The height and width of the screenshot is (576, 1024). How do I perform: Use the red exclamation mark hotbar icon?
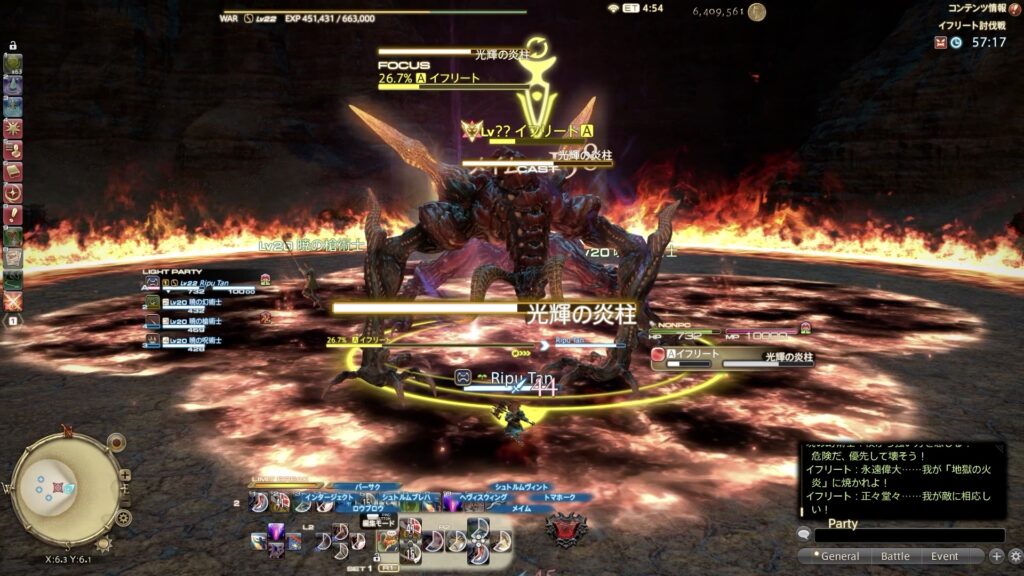[13, 215]
